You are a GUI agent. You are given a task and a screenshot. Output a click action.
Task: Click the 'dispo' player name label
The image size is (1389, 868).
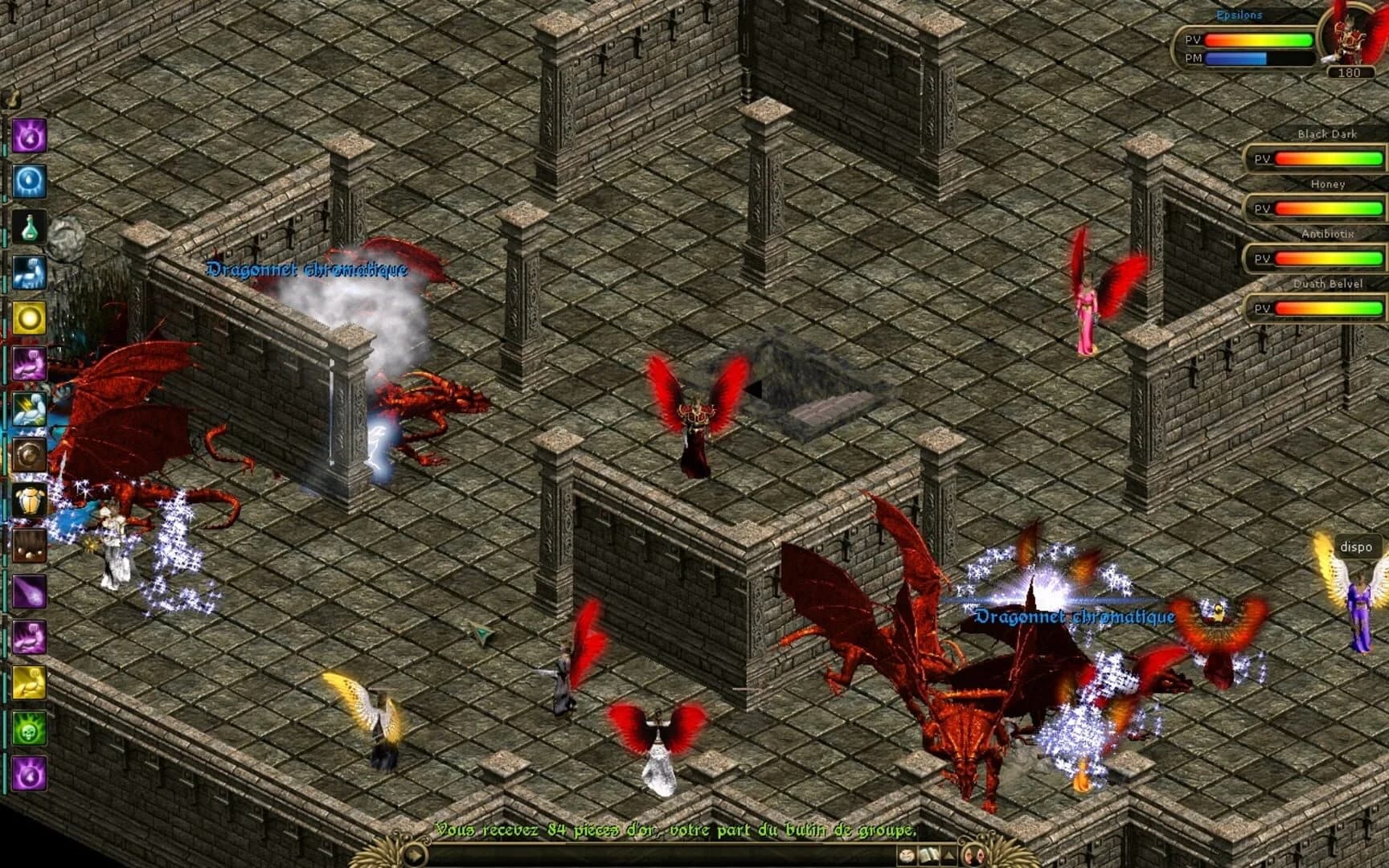pyautogui.click(x=1357, y=547)
